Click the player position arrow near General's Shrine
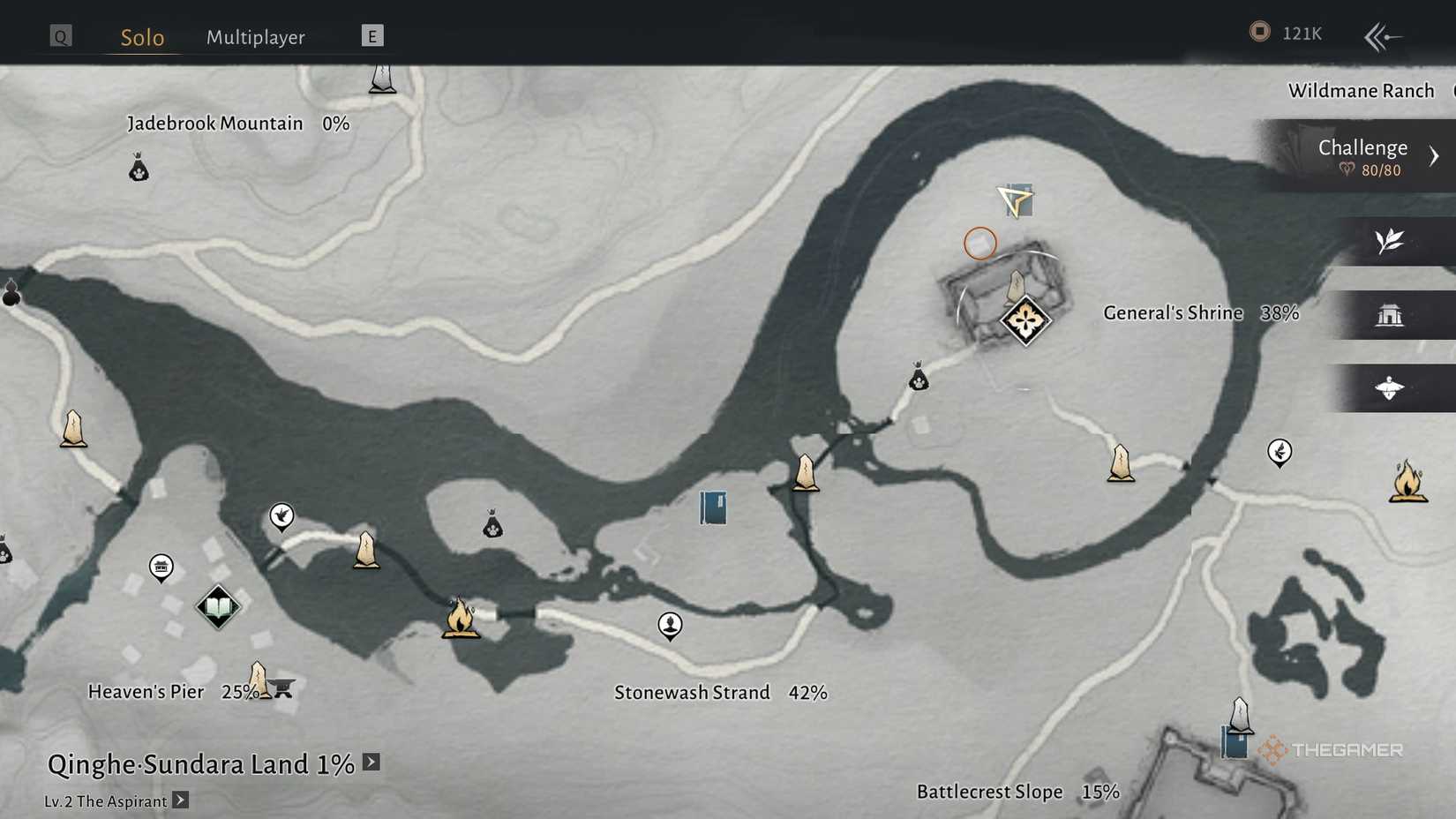Viewport: 1456px width, 819px height. 1015,201
